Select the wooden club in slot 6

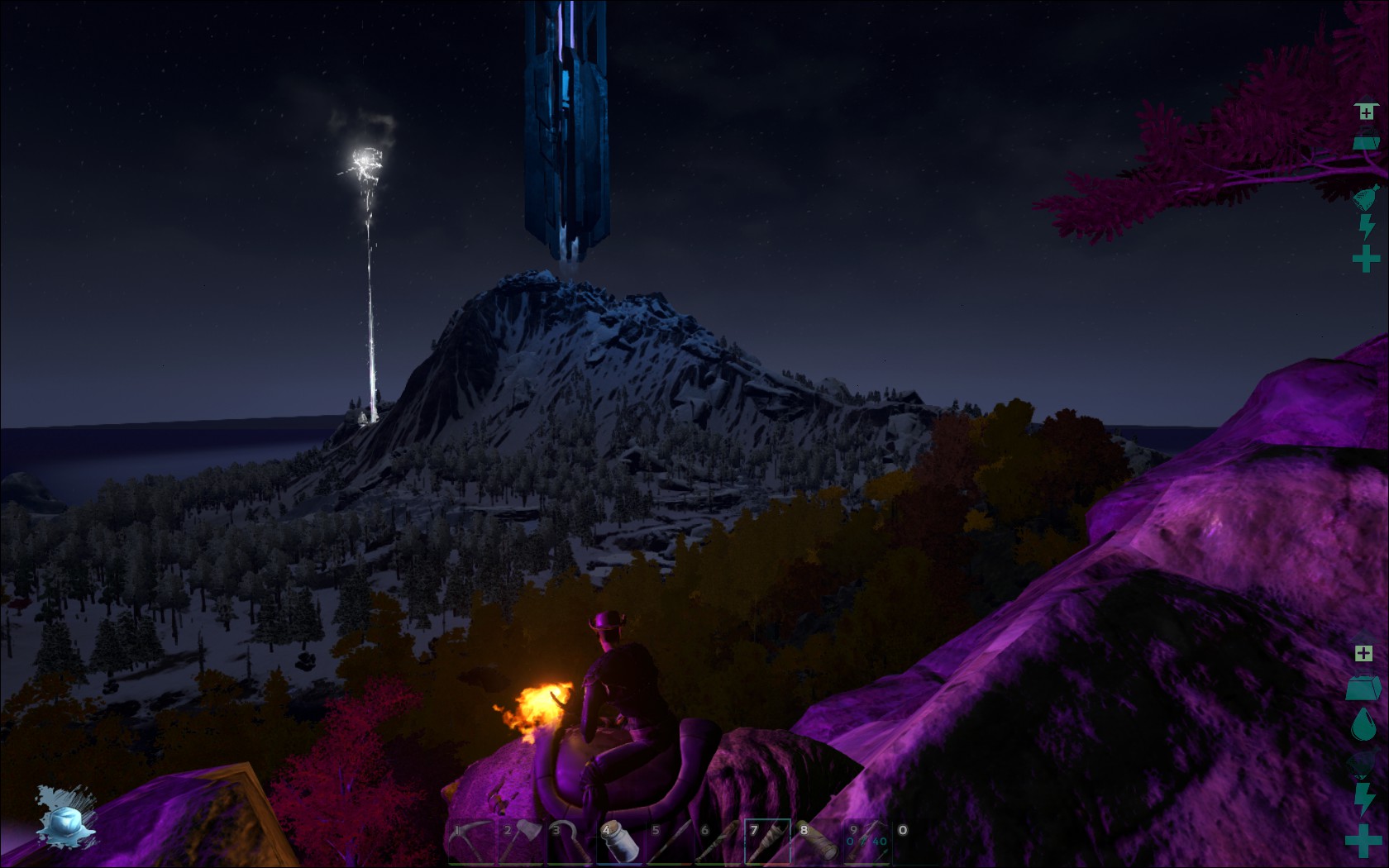coord(718,842)
